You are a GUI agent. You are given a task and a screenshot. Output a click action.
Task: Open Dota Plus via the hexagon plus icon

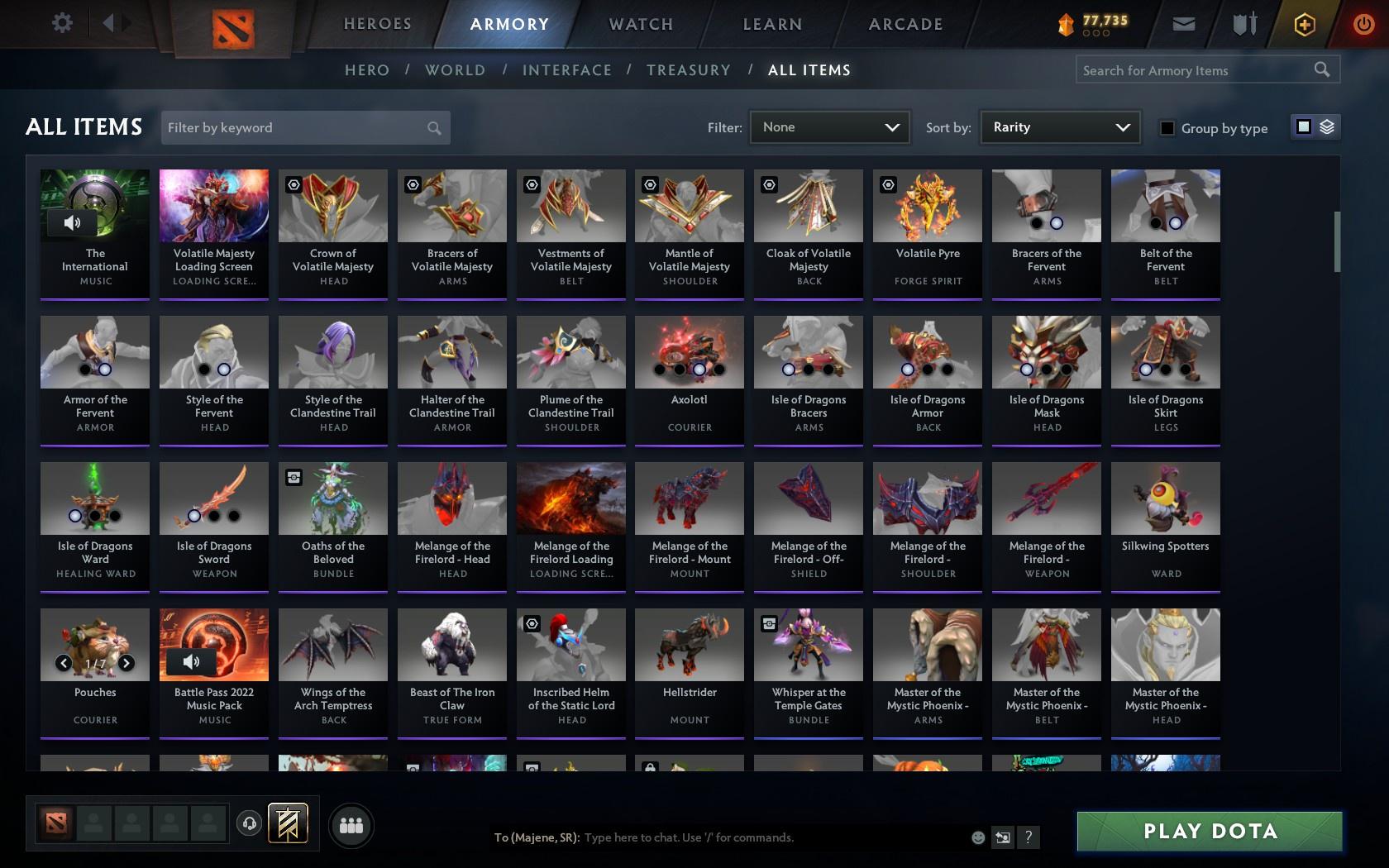point(1304,23)
